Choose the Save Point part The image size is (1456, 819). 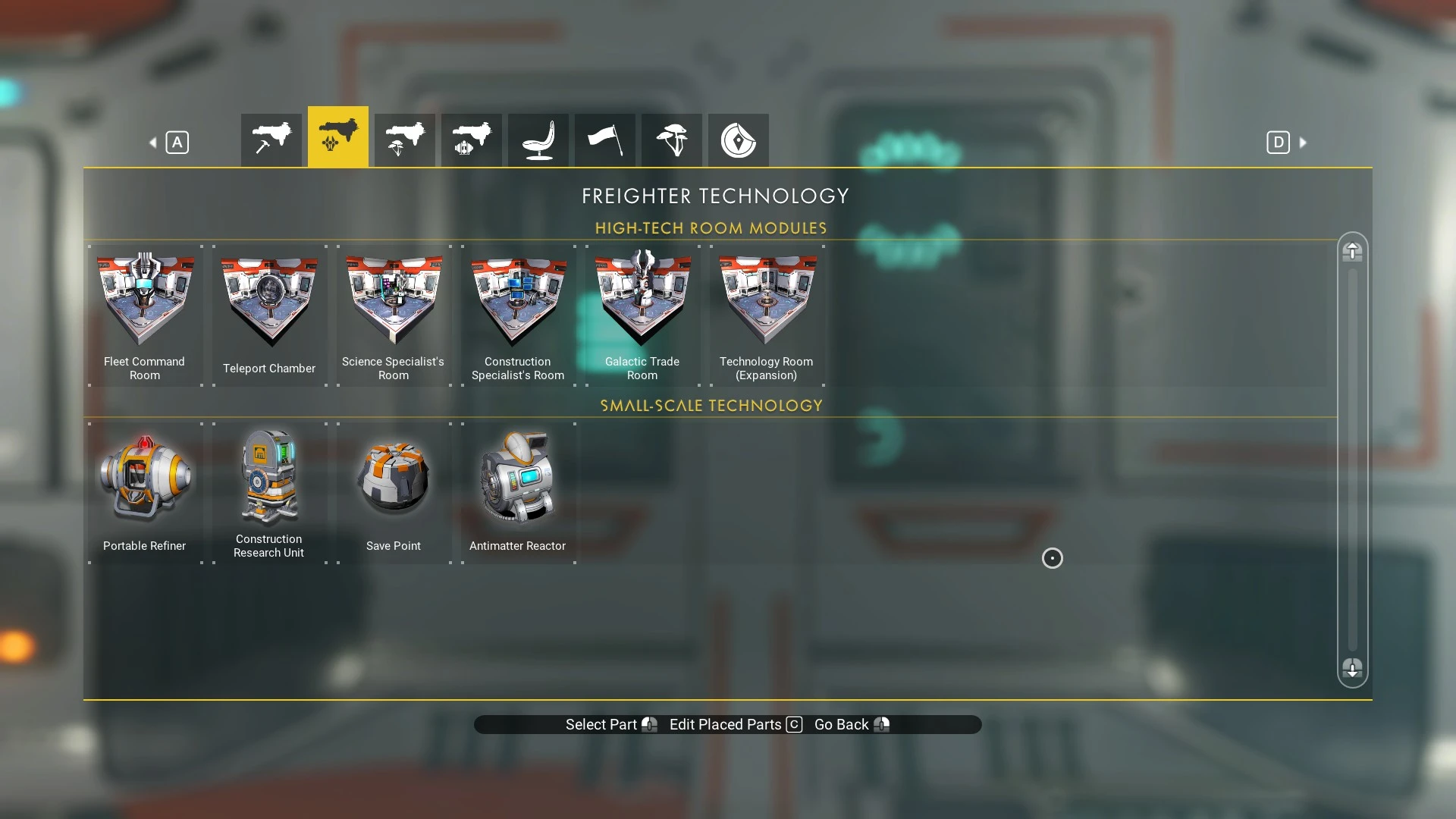tap(394, 492)
